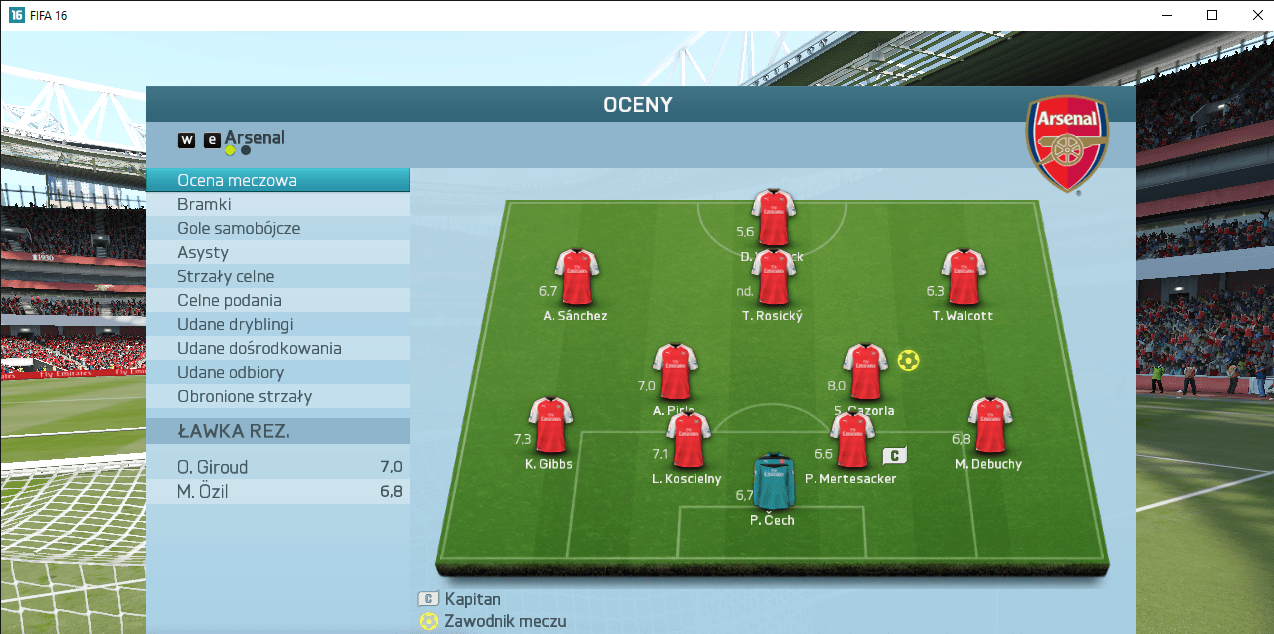This screenshot has width=1274, height=634.
Task: Switch to Strzały celne
Action: tap(277, 276)
